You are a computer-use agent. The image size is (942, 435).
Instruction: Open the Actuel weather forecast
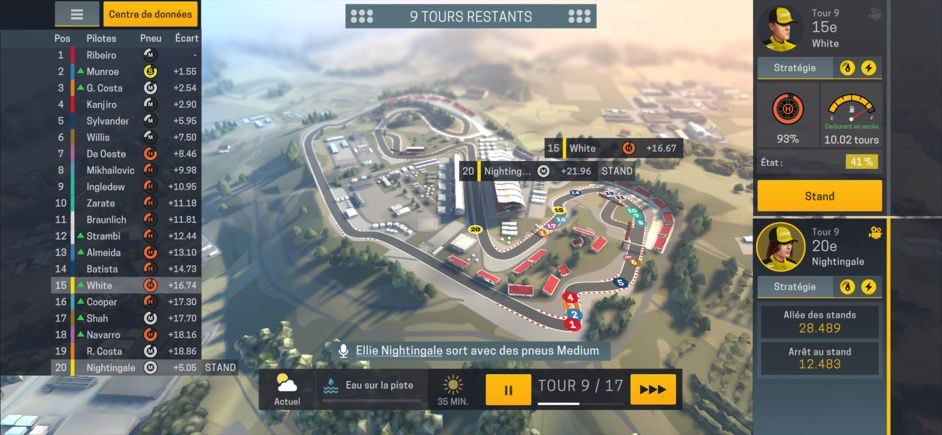287,389
